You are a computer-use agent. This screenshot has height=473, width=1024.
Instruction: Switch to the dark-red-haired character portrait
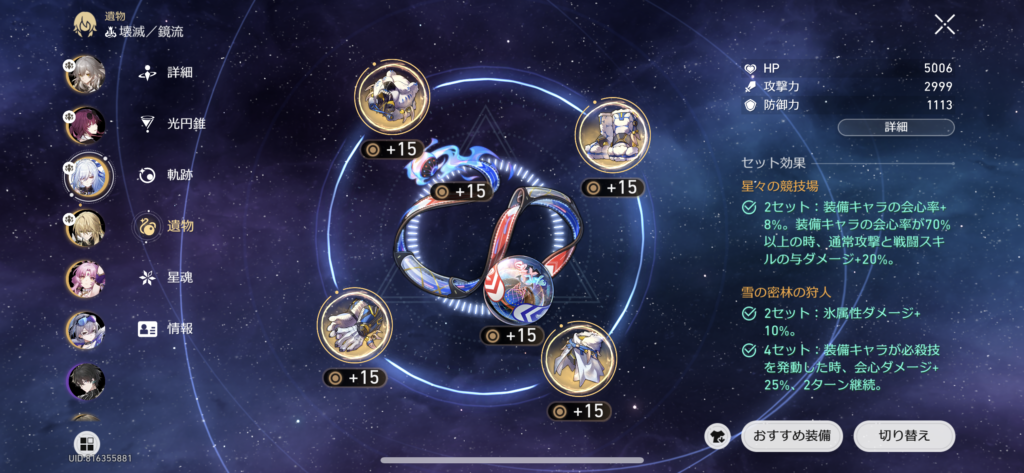click(86, 126)
